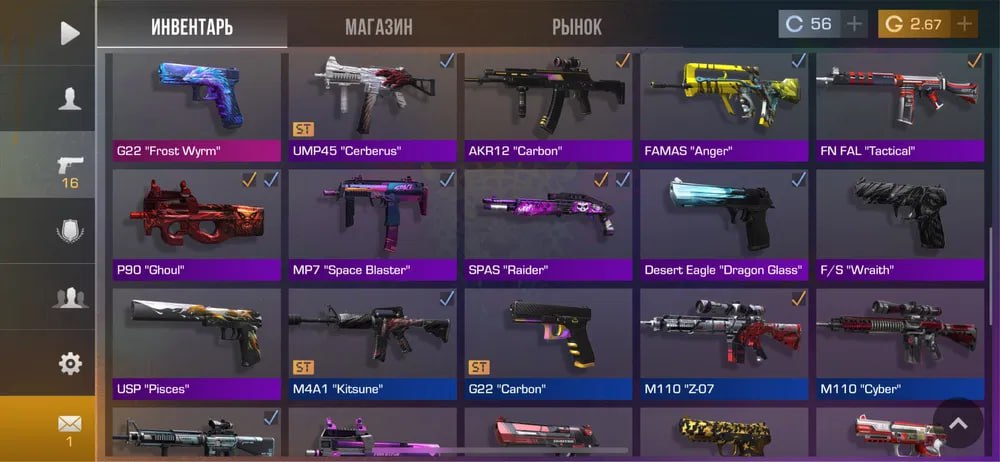Click the scroll-to-top arrow button

(959, 424)
